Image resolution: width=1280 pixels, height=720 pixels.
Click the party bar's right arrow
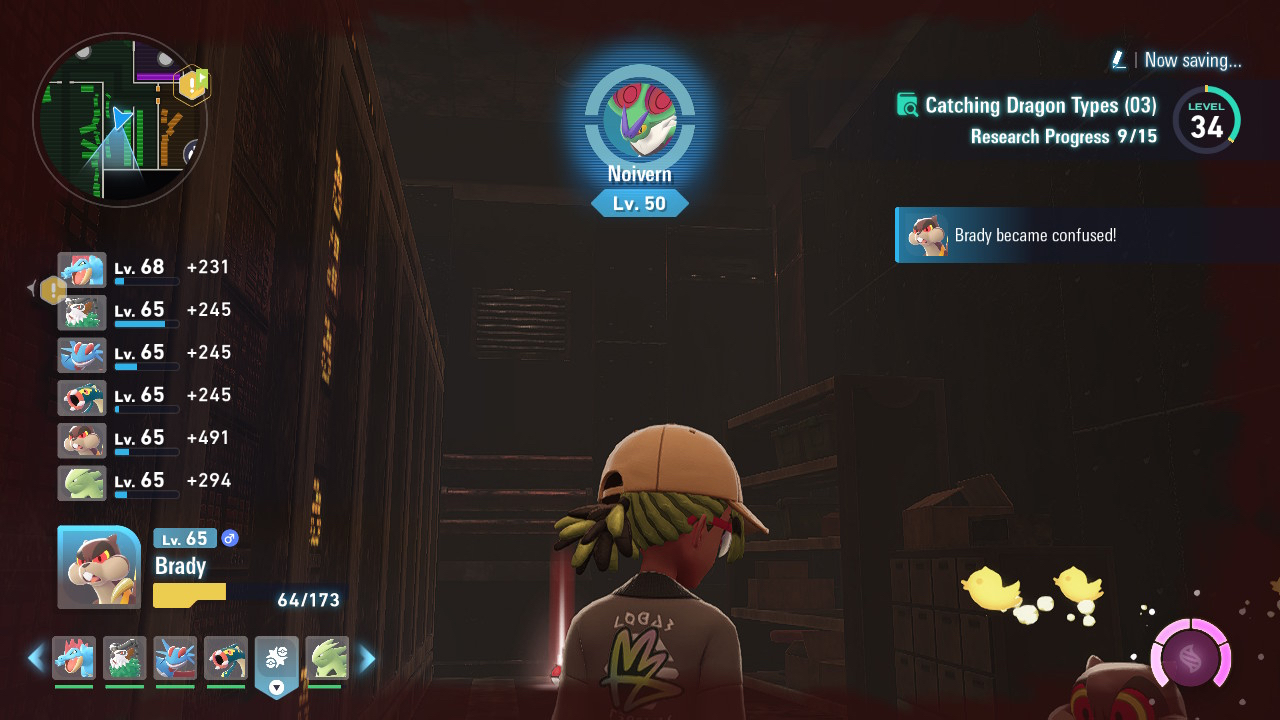[367, 658]
